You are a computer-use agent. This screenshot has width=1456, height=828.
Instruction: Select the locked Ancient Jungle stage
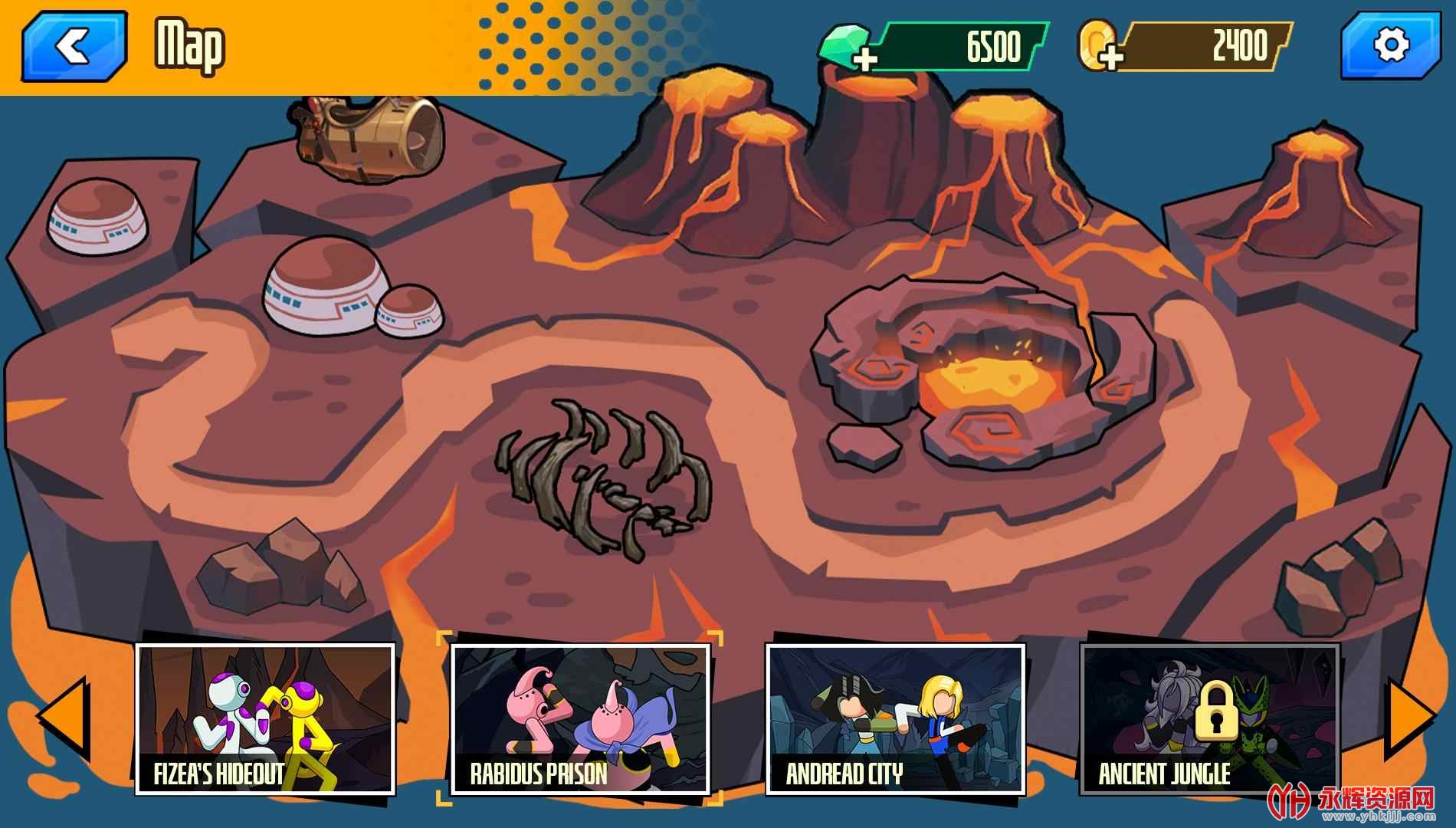1209,718
